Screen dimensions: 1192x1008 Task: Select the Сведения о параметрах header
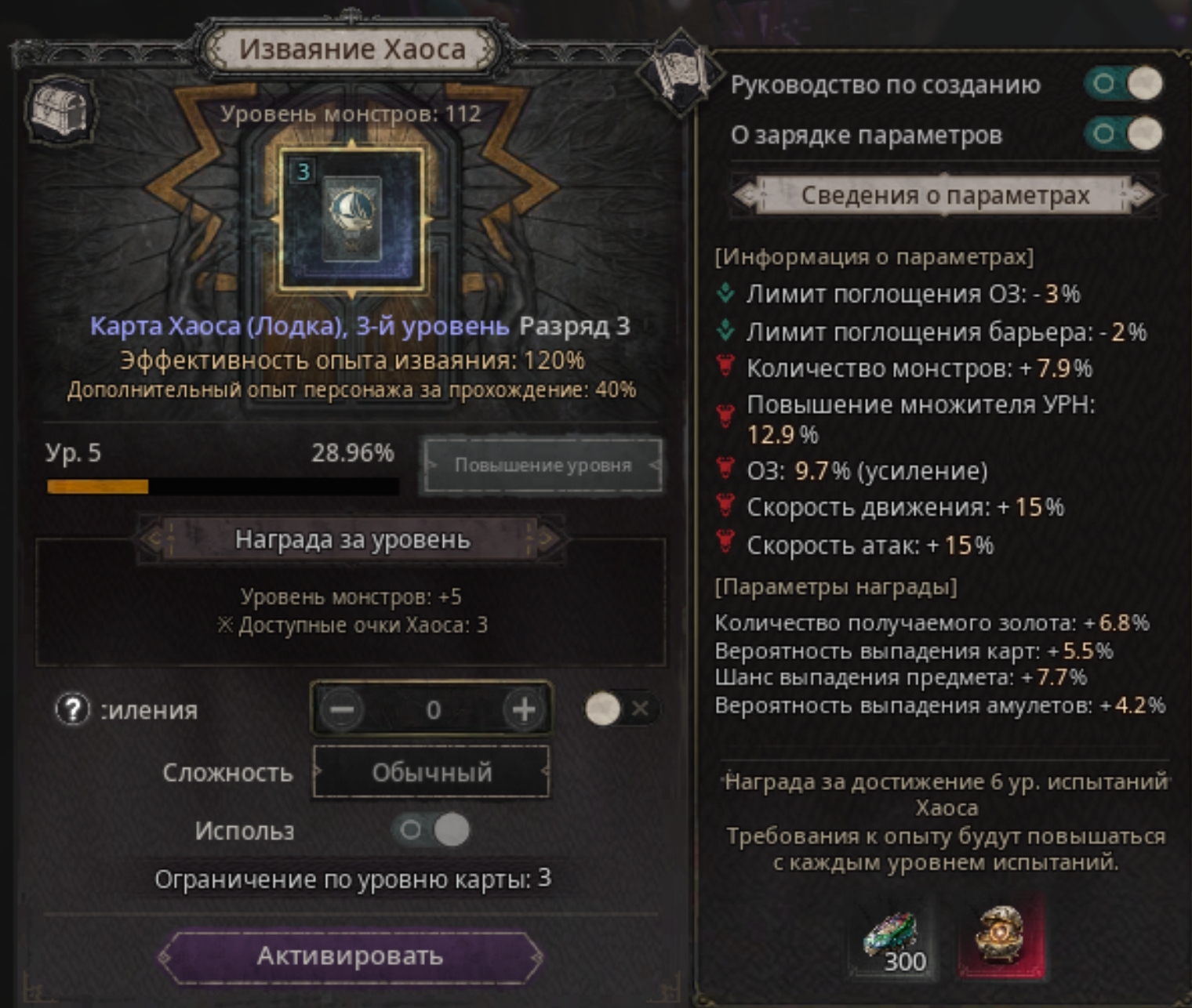coord(944,195)
